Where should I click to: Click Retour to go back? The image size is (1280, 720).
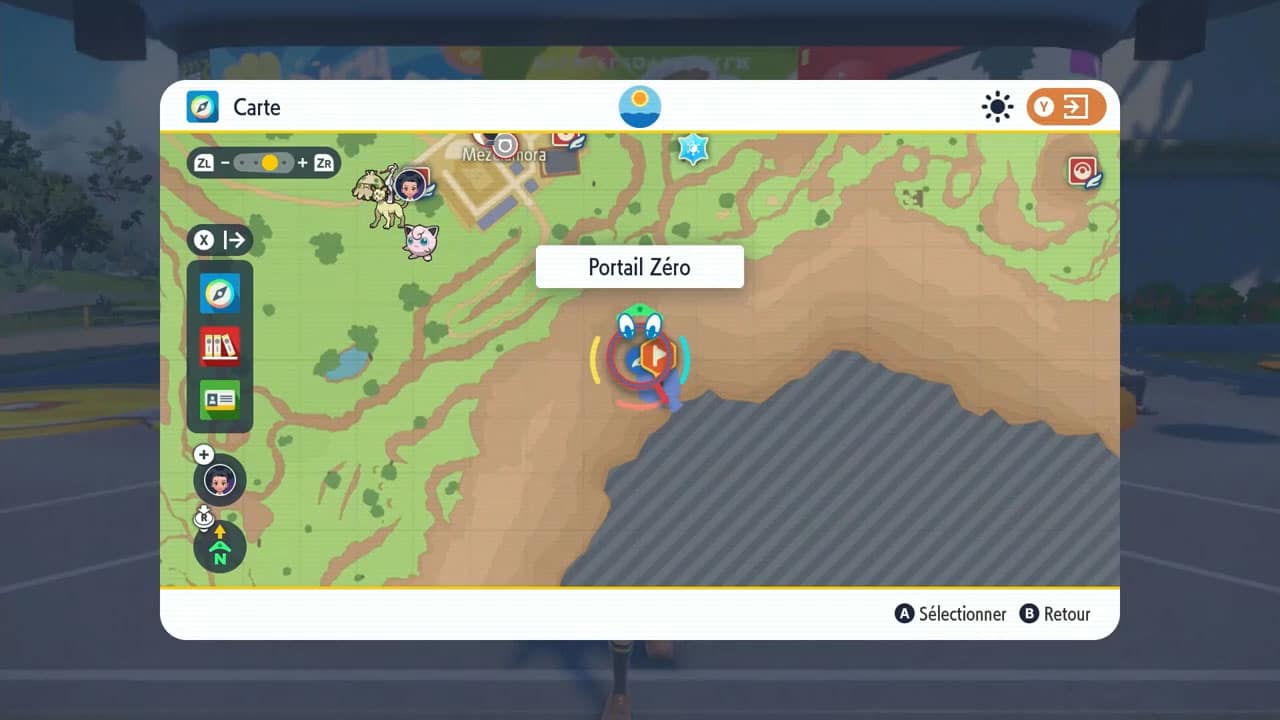pyautogui.click(x=1055, y=614)
